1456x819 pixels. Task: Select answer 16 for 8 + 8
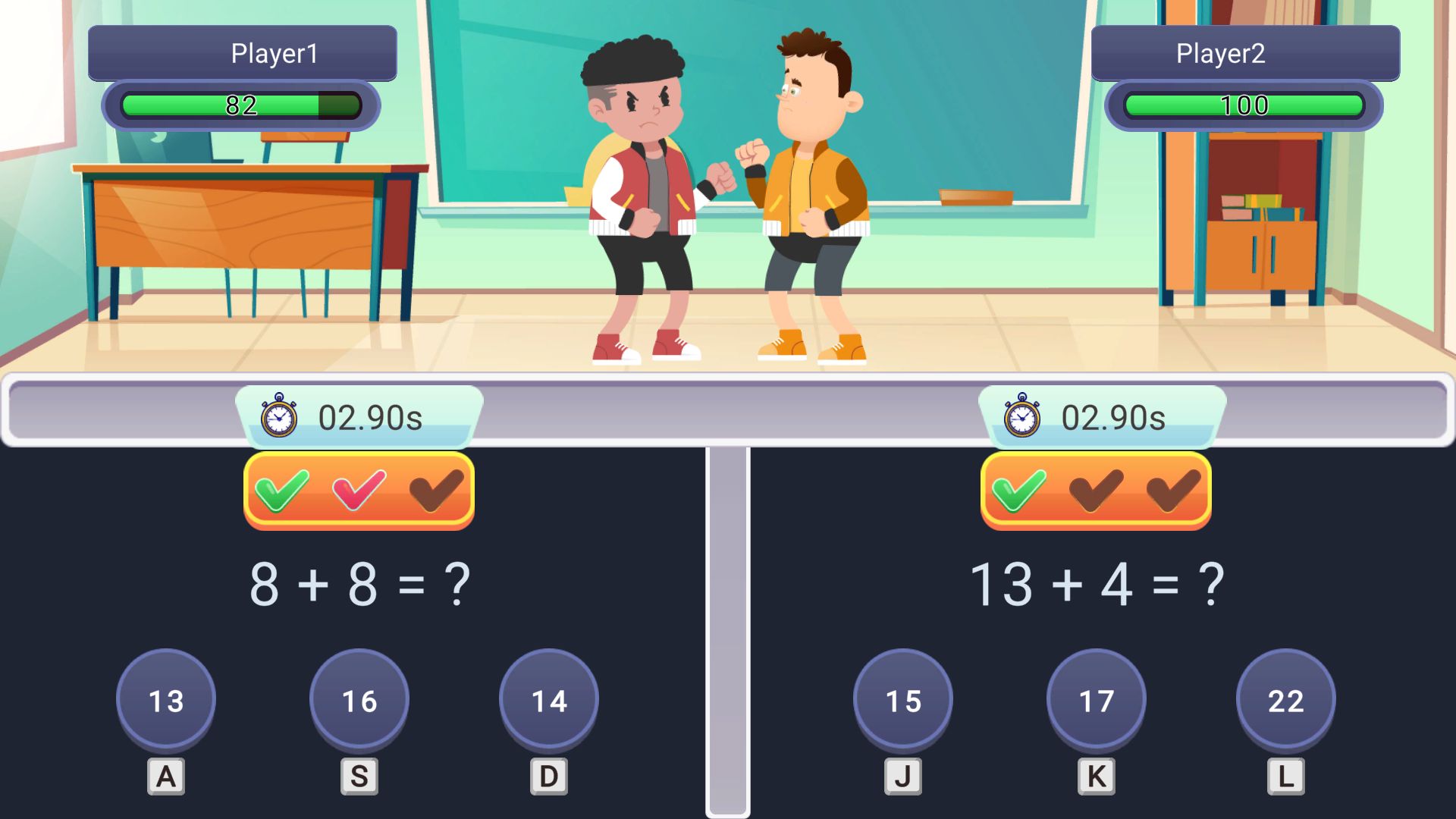click(x=359, y=701)
